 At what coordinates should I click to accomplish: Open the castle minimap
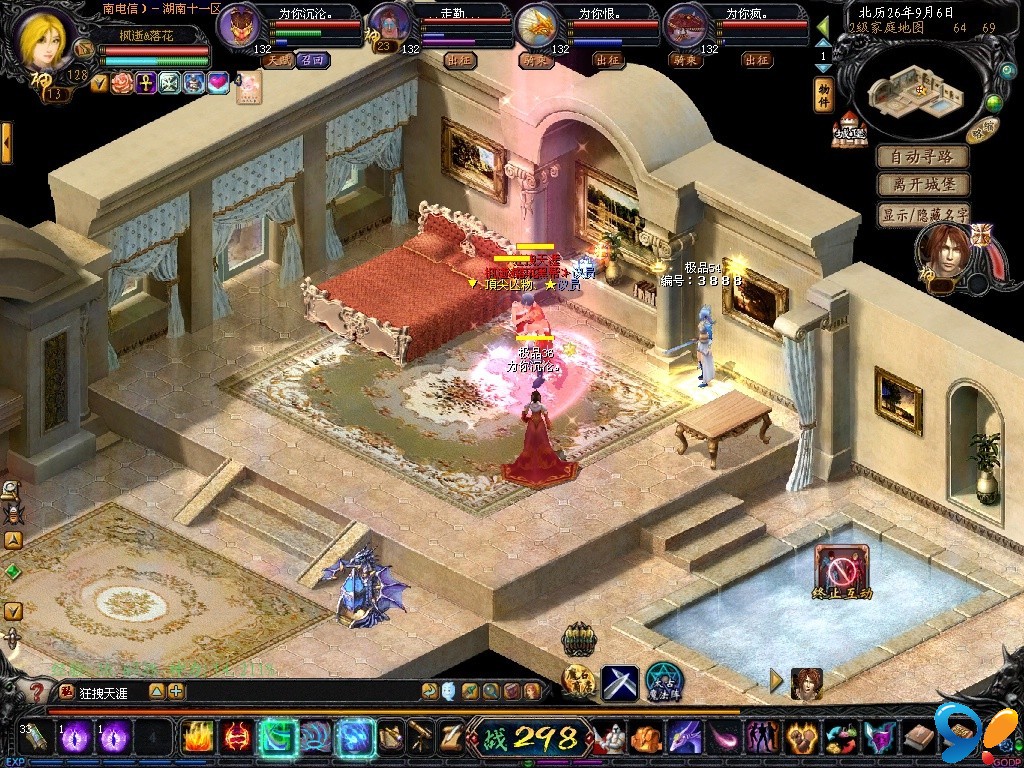pos(912,91)
